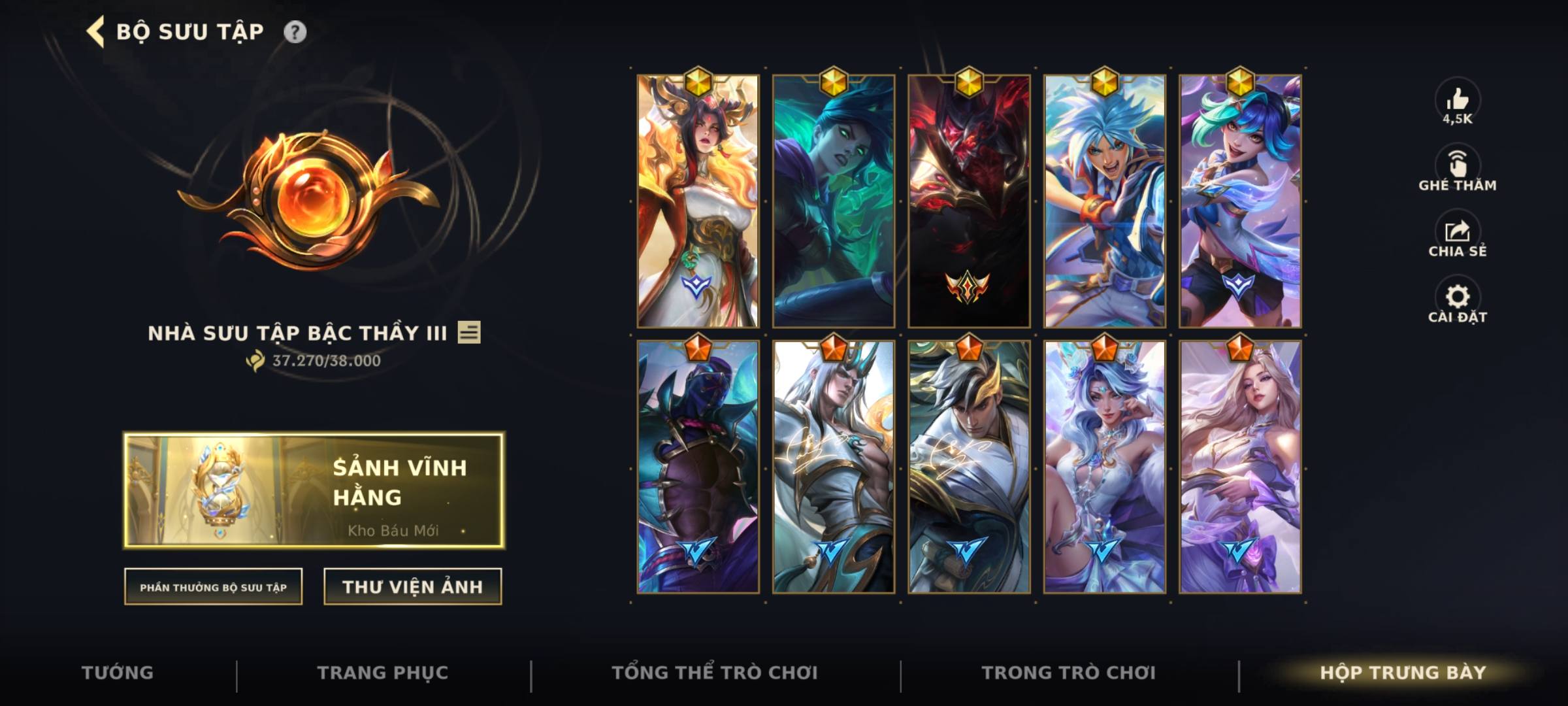Click the golden mastery emblem above the fiery champion
The width and height of the screenshot is (1568, 706).
697,83
